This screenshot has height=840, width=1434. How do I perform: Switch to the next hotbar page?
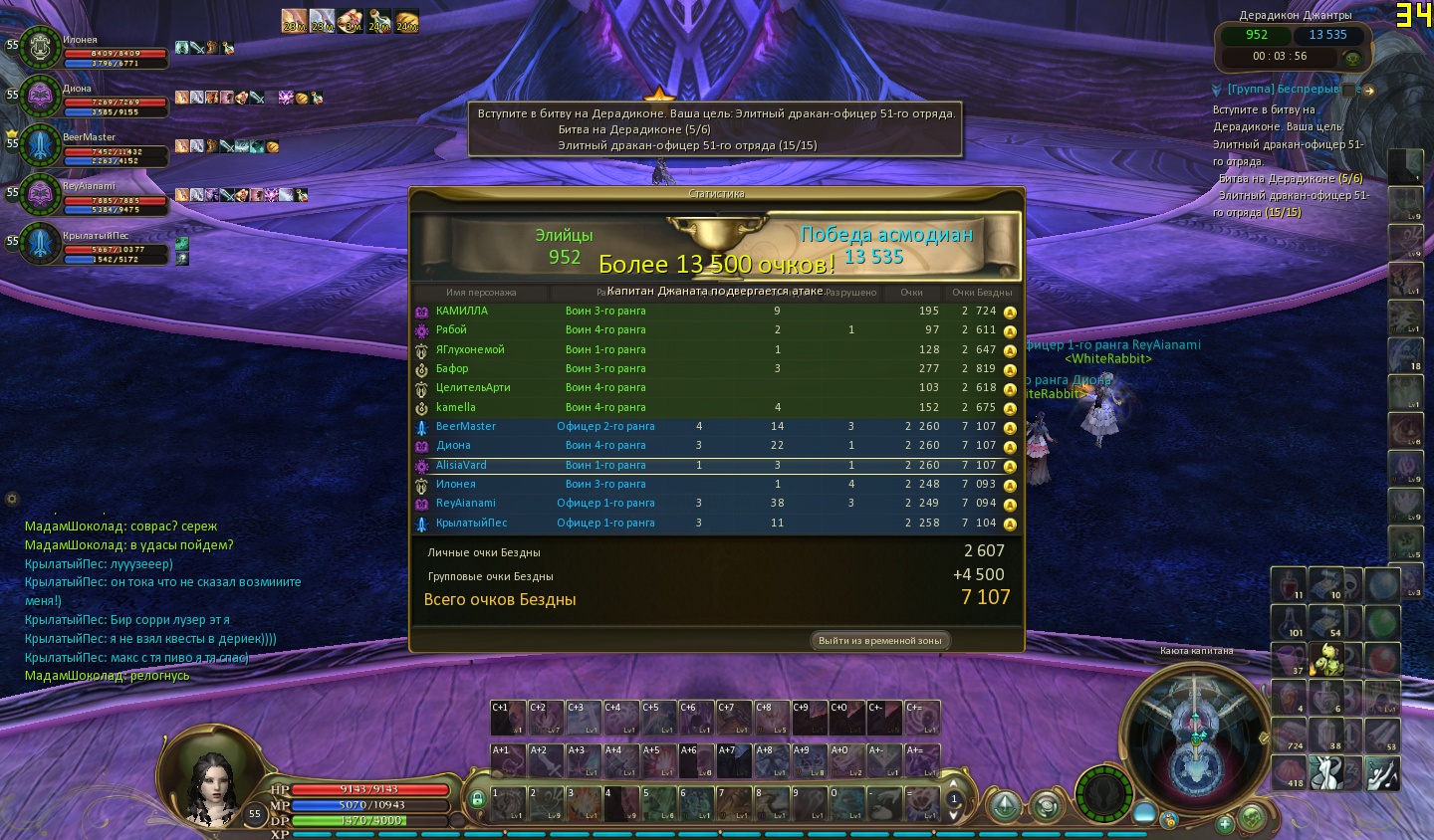pos(953,815)
